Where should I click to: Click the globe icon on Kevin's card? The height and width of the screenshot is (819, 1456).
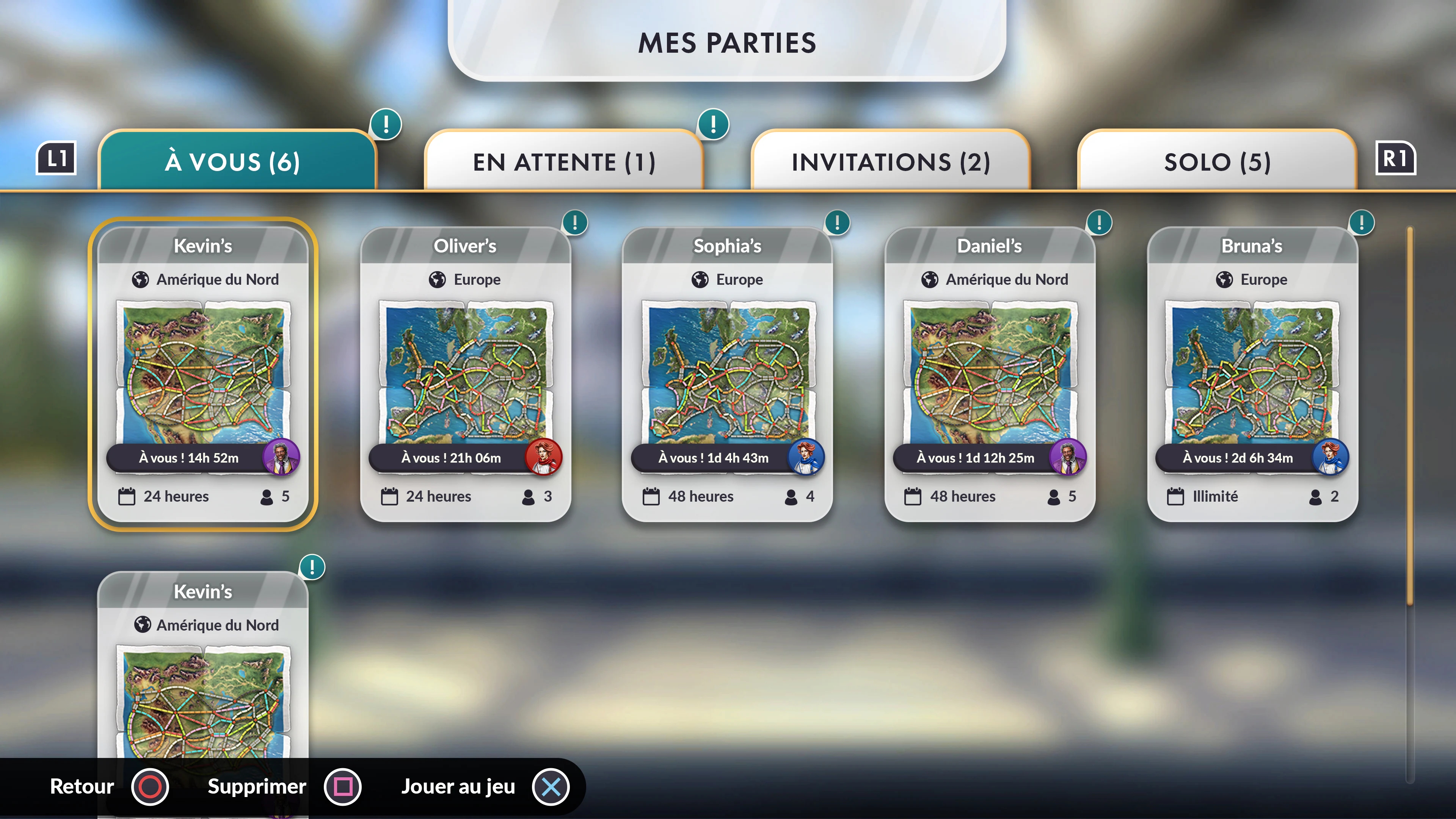click(x=141, y=279)
